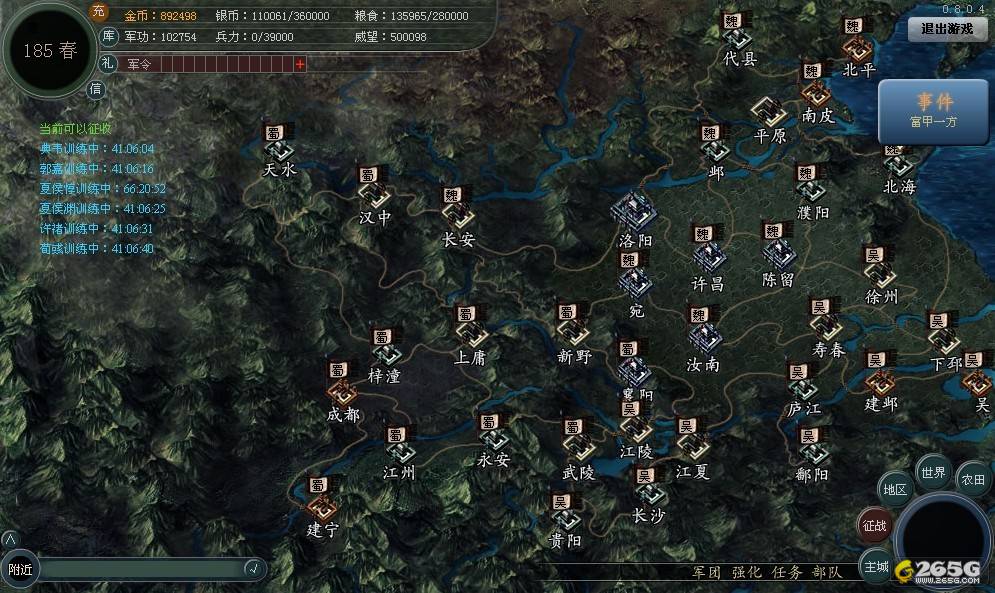Open the 充 recharge icon
This screenshot has height=593, width=995.
[98, 12]
